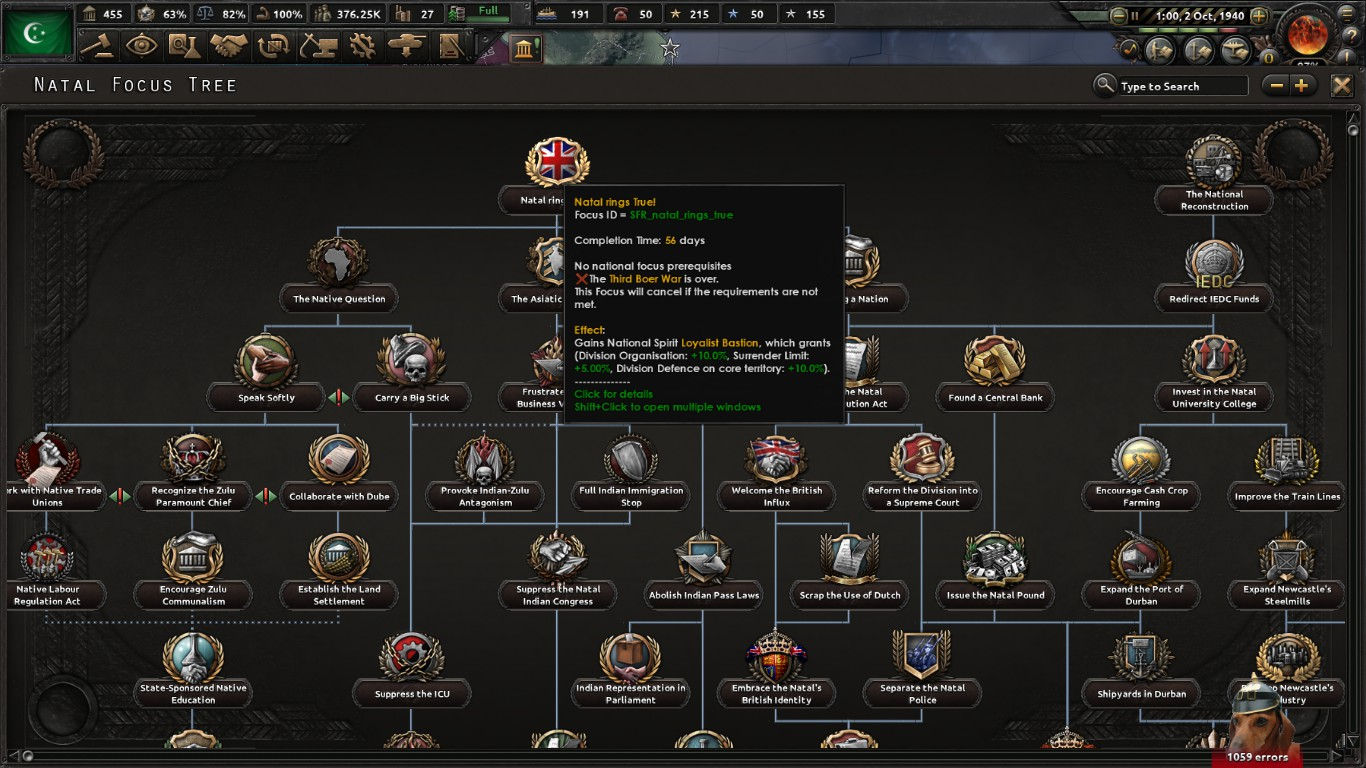Open the Production gear menu
This screenshot has height=768, width=1366.
[362, 46]
